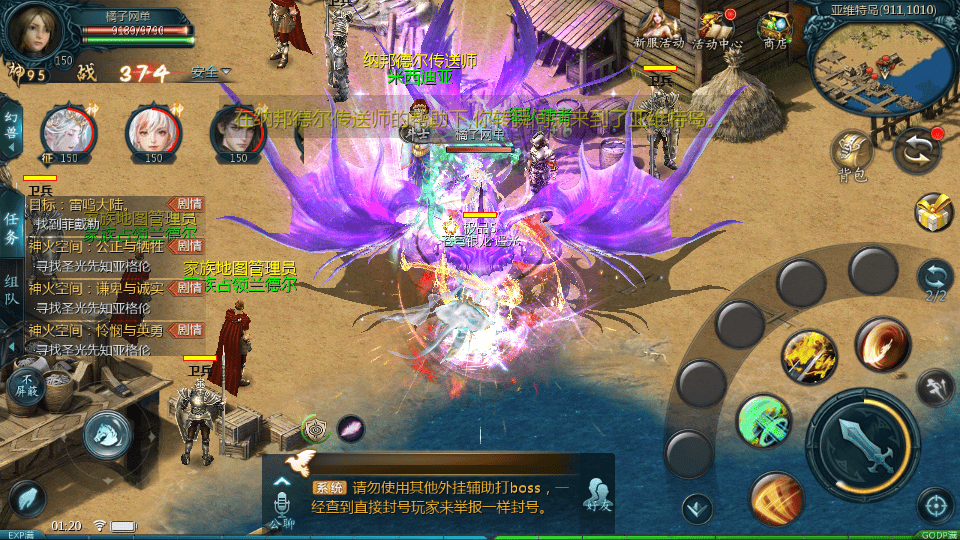Open the 新服活动 new server events
This screenshot has width=960, height=540.
pyautogui.click(x=658, y=27)
